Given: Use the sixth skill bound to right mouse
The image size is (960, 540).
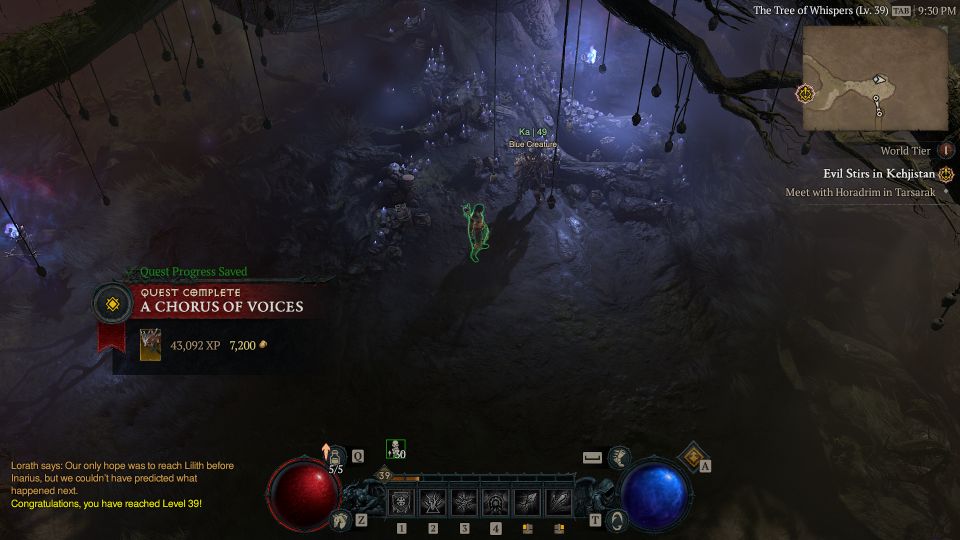Looking at the screenshot, I should [559, 503].
